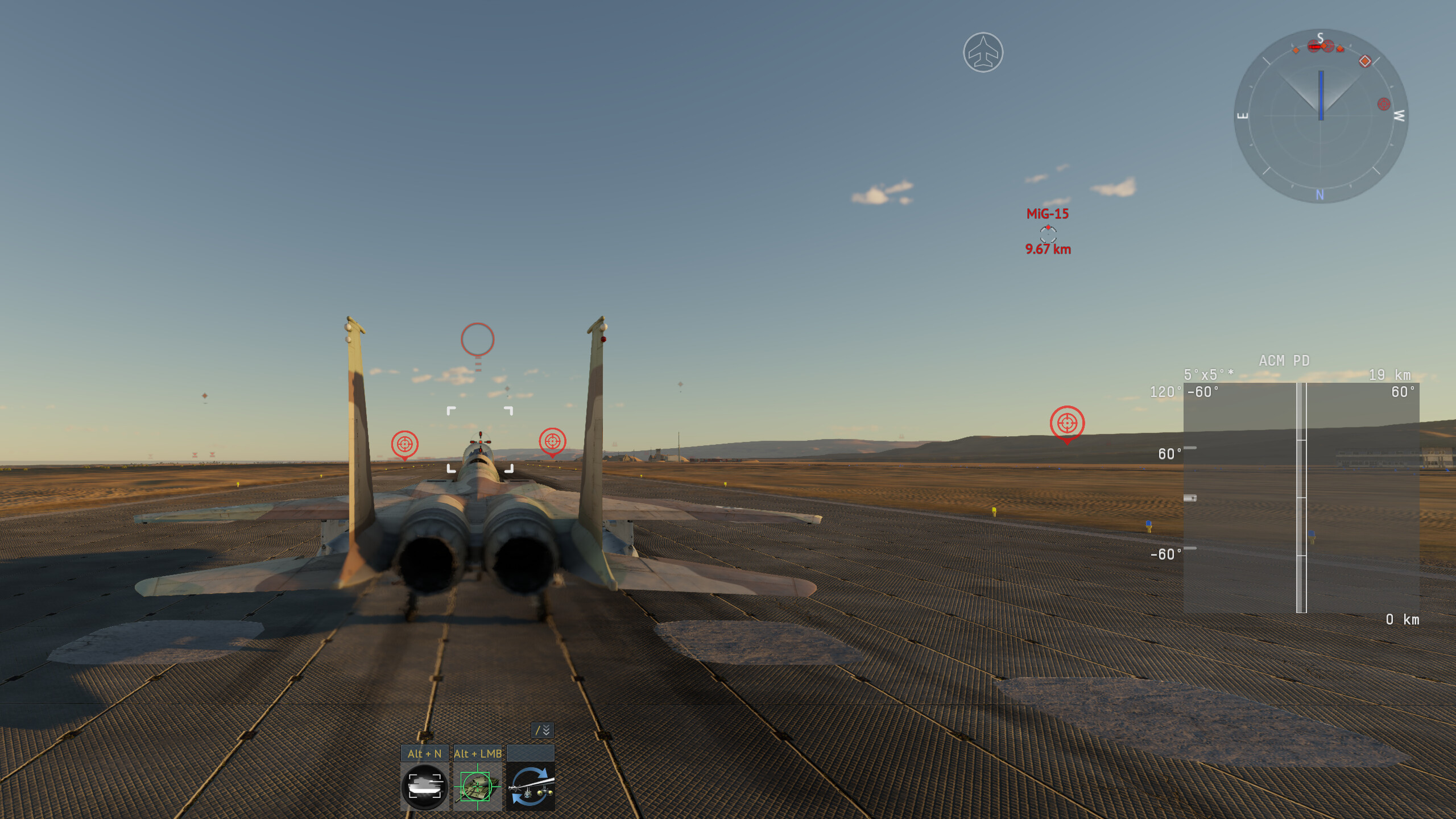The width and height of the screenshot is (1456, 819).
Task: Click the circular compass radar minimap
Action: pyautogui.click(x=1321, y=116)
